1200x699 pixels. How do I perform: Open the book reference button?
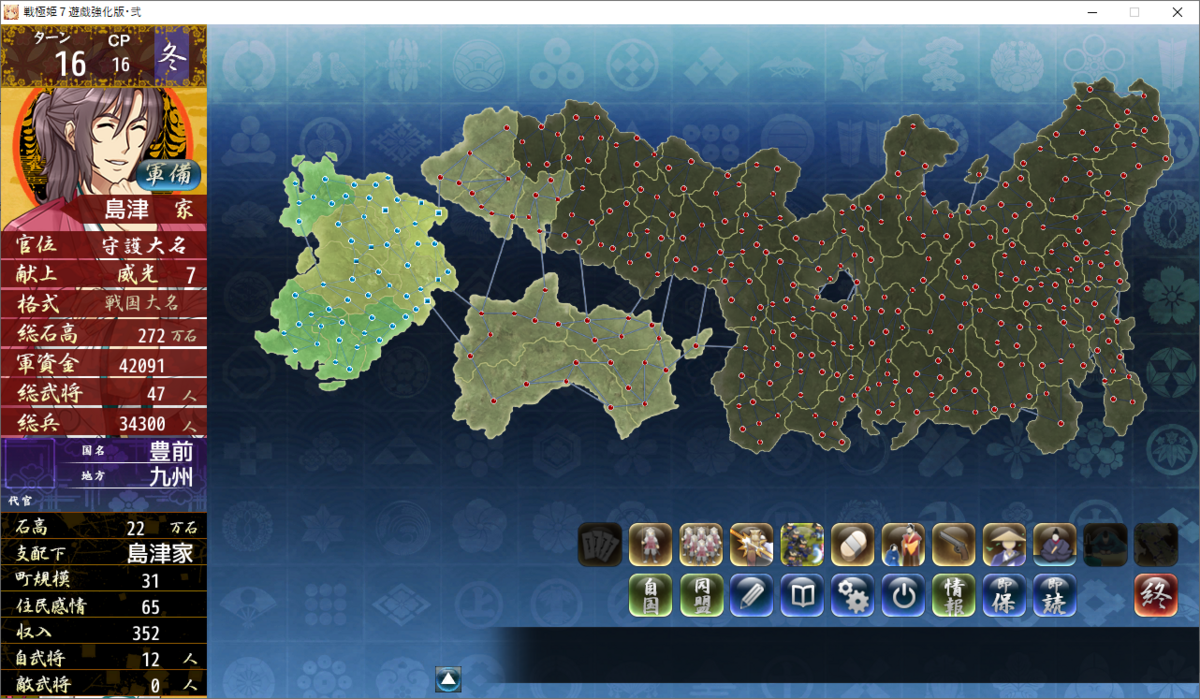pos(802,595)
